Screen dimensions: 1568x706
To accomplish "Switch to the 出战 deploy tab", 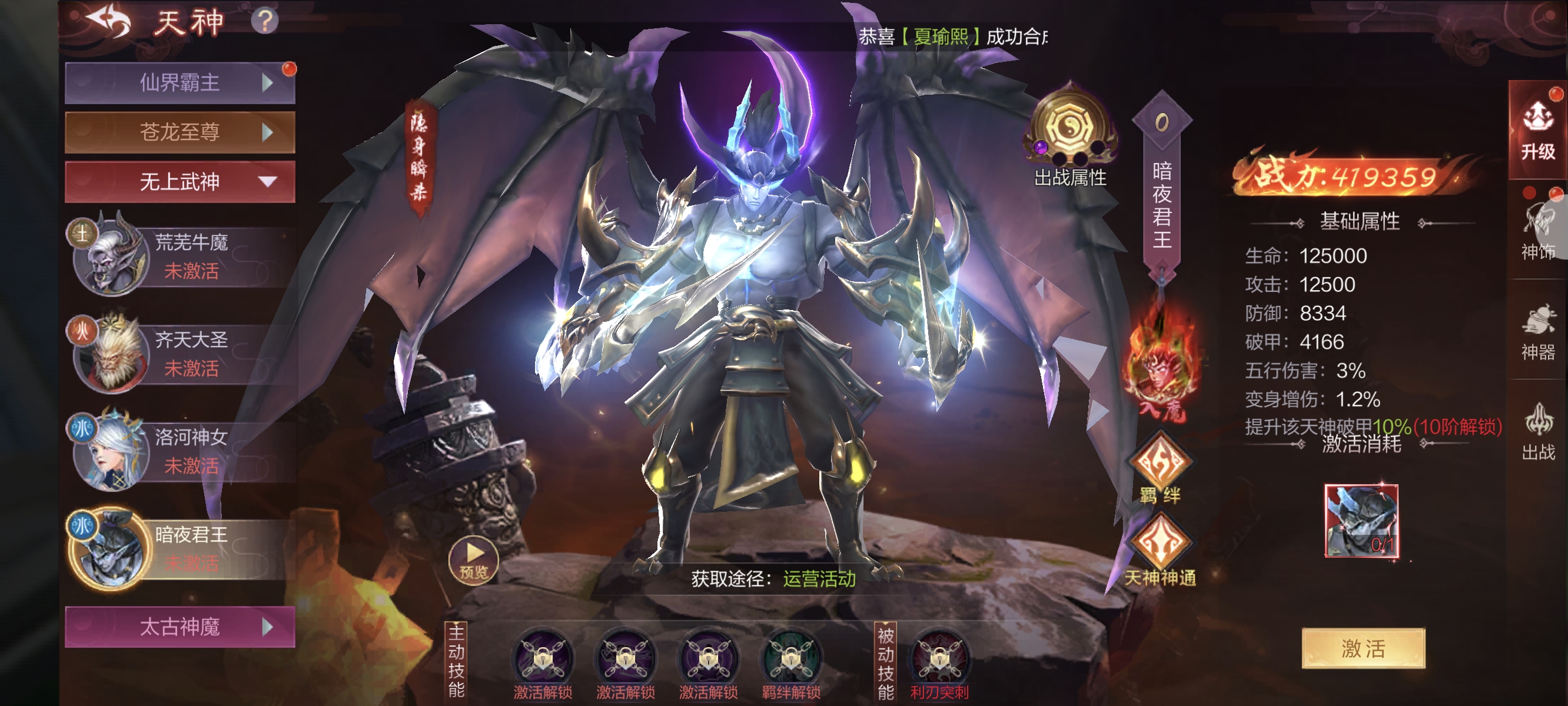I will [x=1537, y=433].
